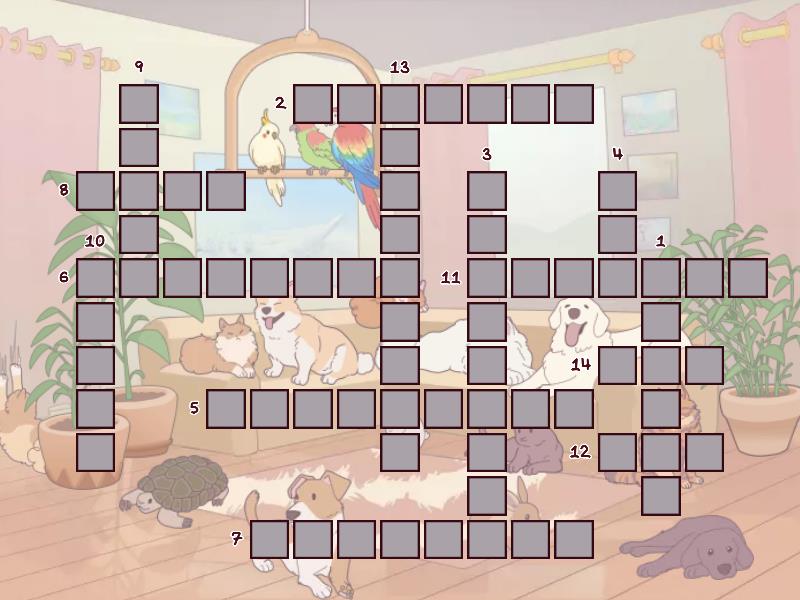The image size is (800, 600).
Task: Select the first square of 8 across
Action: coord(95,190)
